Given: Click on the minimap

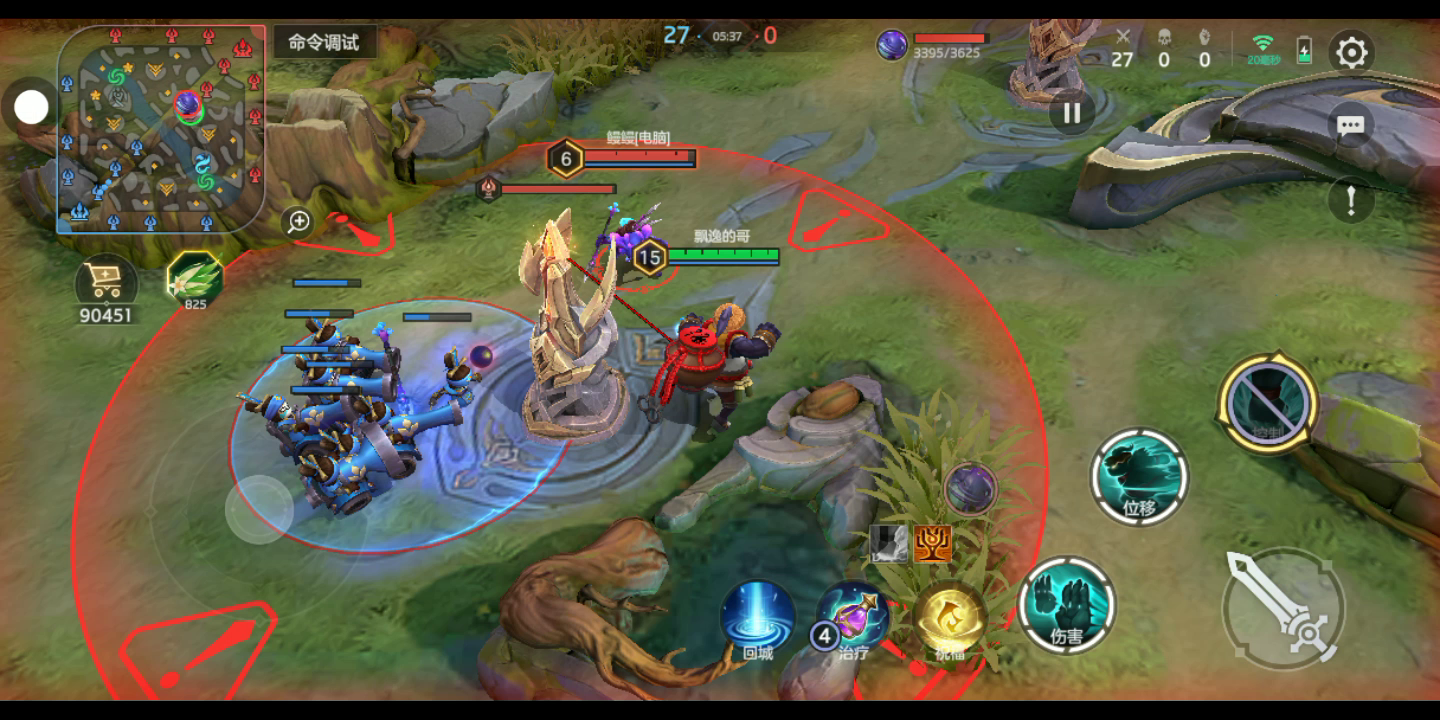Looking at the screenshot, I should click(161, 129).
